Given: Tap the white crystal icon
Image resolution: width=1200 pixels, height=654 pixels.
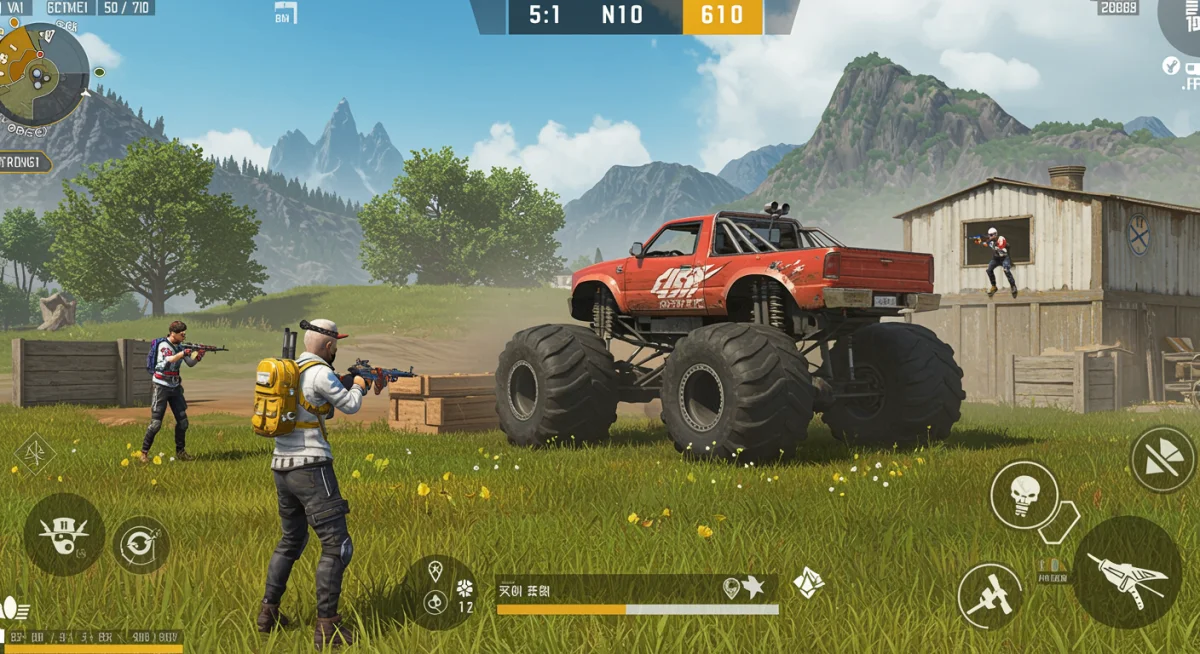Looking at the screenshot, I should click(808, 582).
